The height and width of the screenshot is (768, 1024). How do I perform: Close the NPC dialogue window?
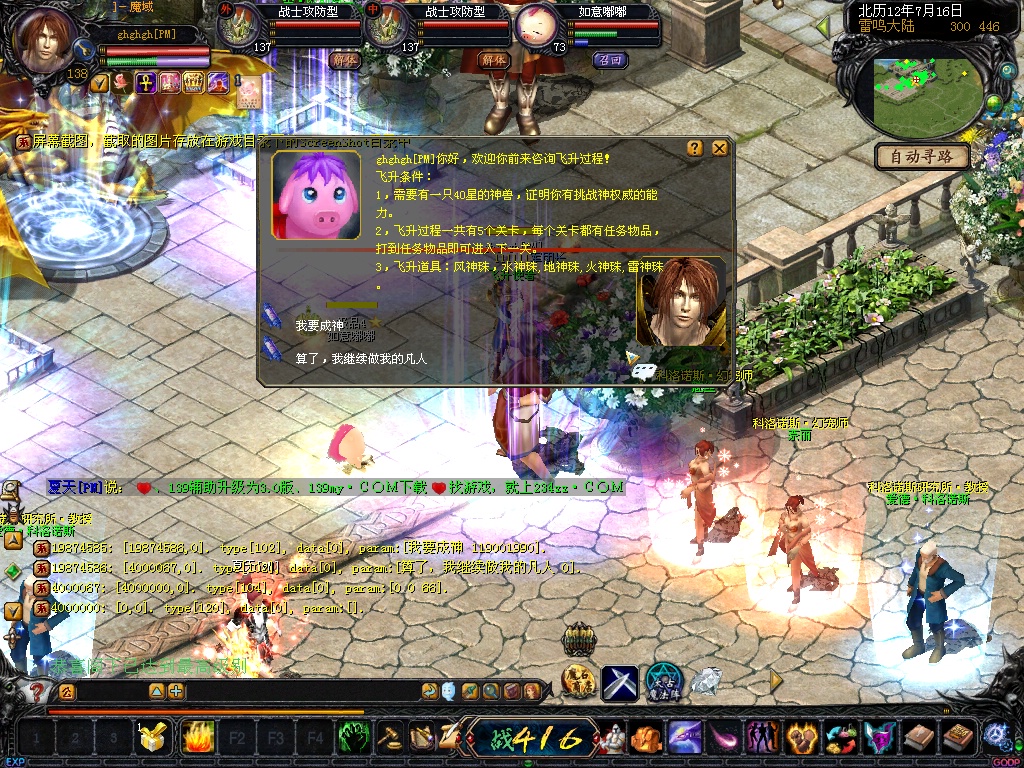coord(719,148)
